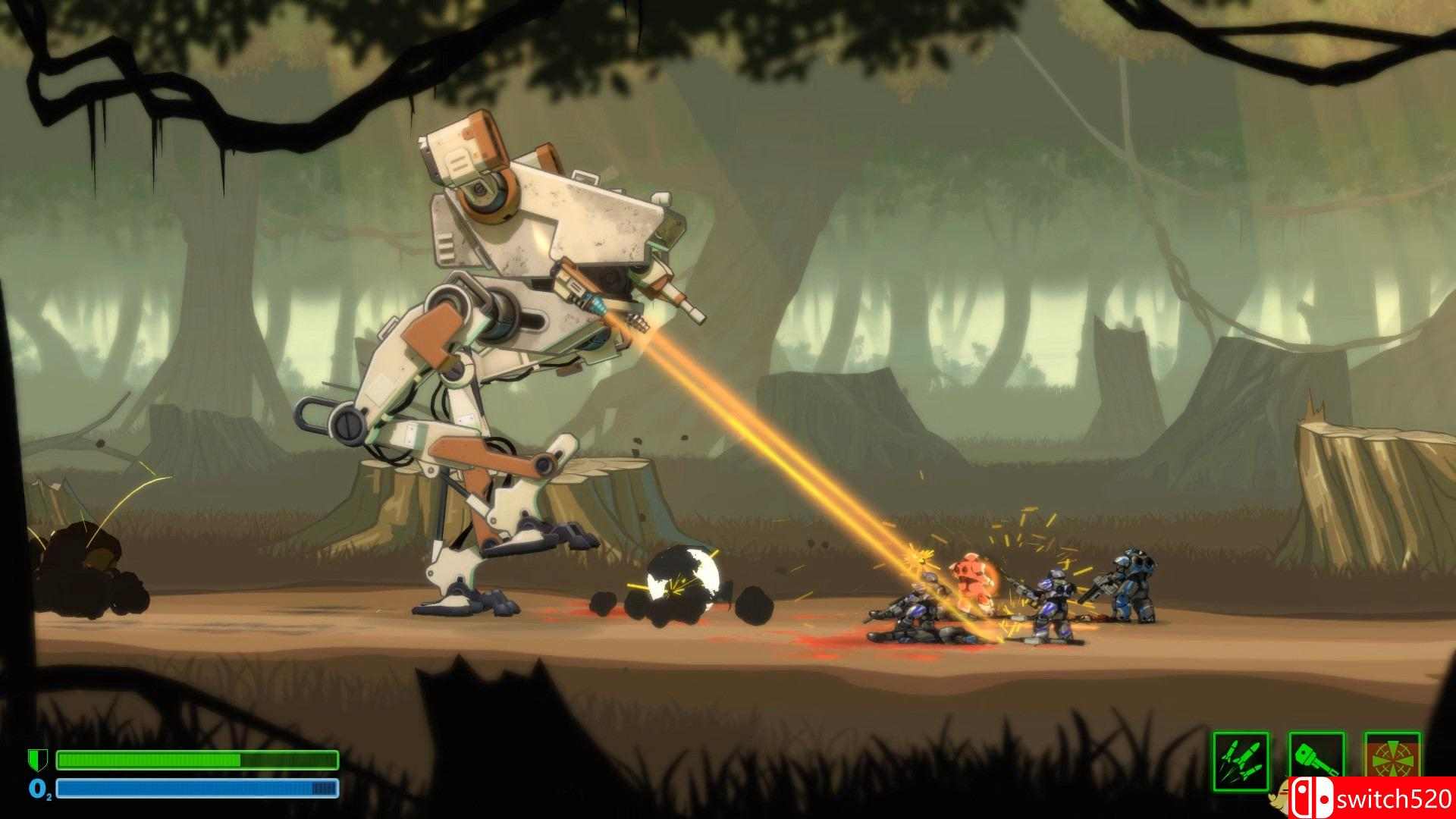This screenshot has width=1456, height=819.
Task: Click the blue oxygen bar
Action: coord(197,787)
